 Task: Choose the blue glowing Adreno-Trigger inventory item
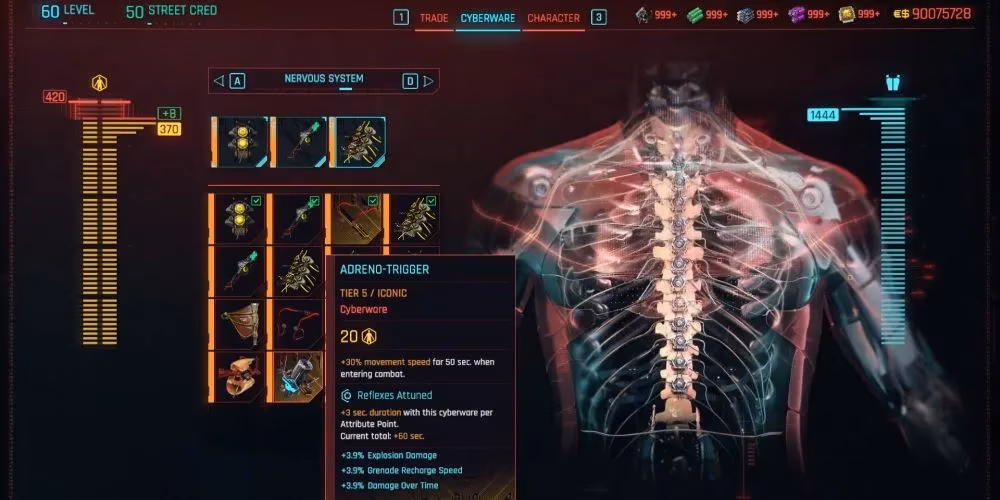[299, 377]
